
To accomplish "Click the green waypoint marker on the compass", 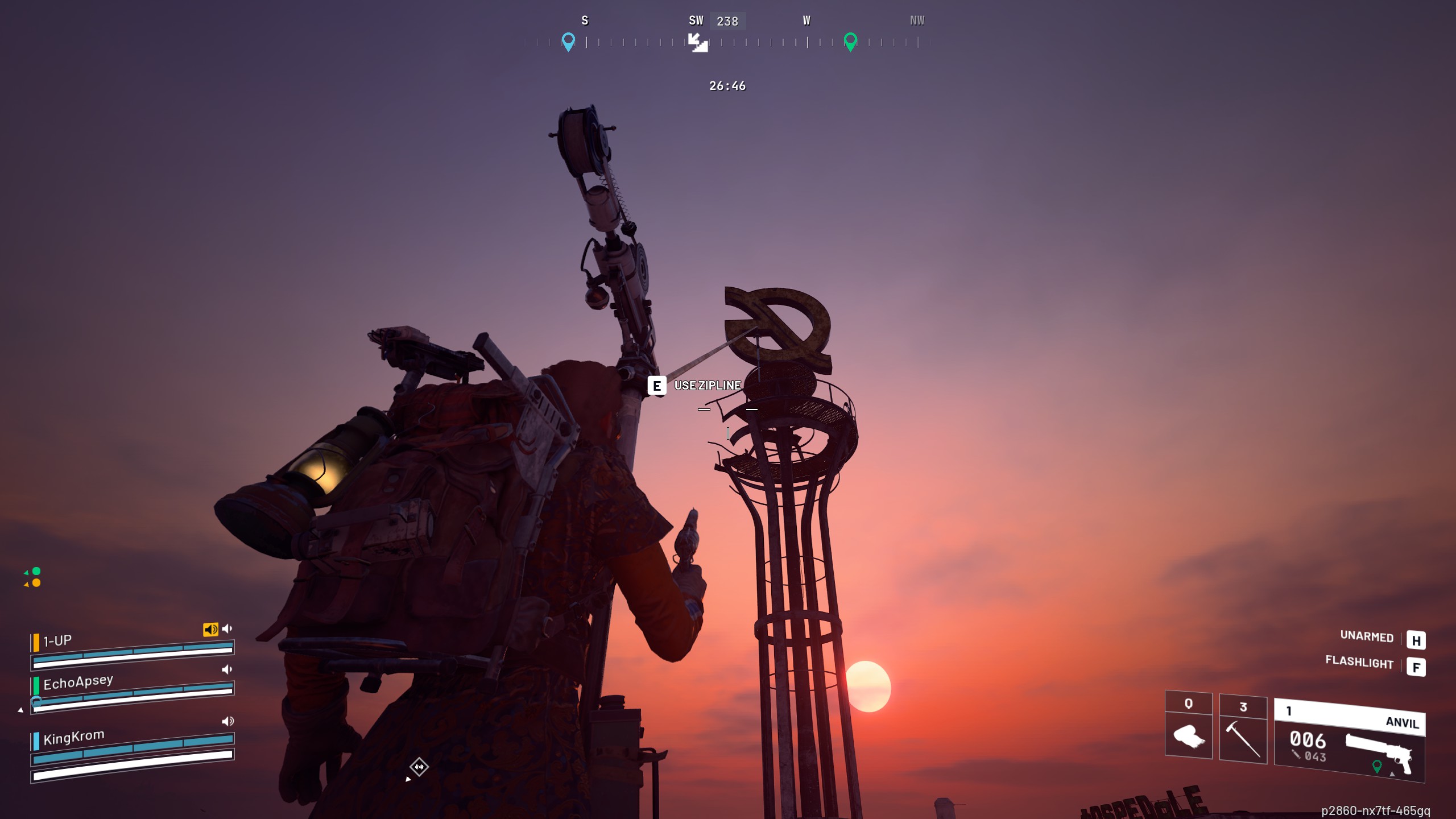I will [x=850, y=42].
